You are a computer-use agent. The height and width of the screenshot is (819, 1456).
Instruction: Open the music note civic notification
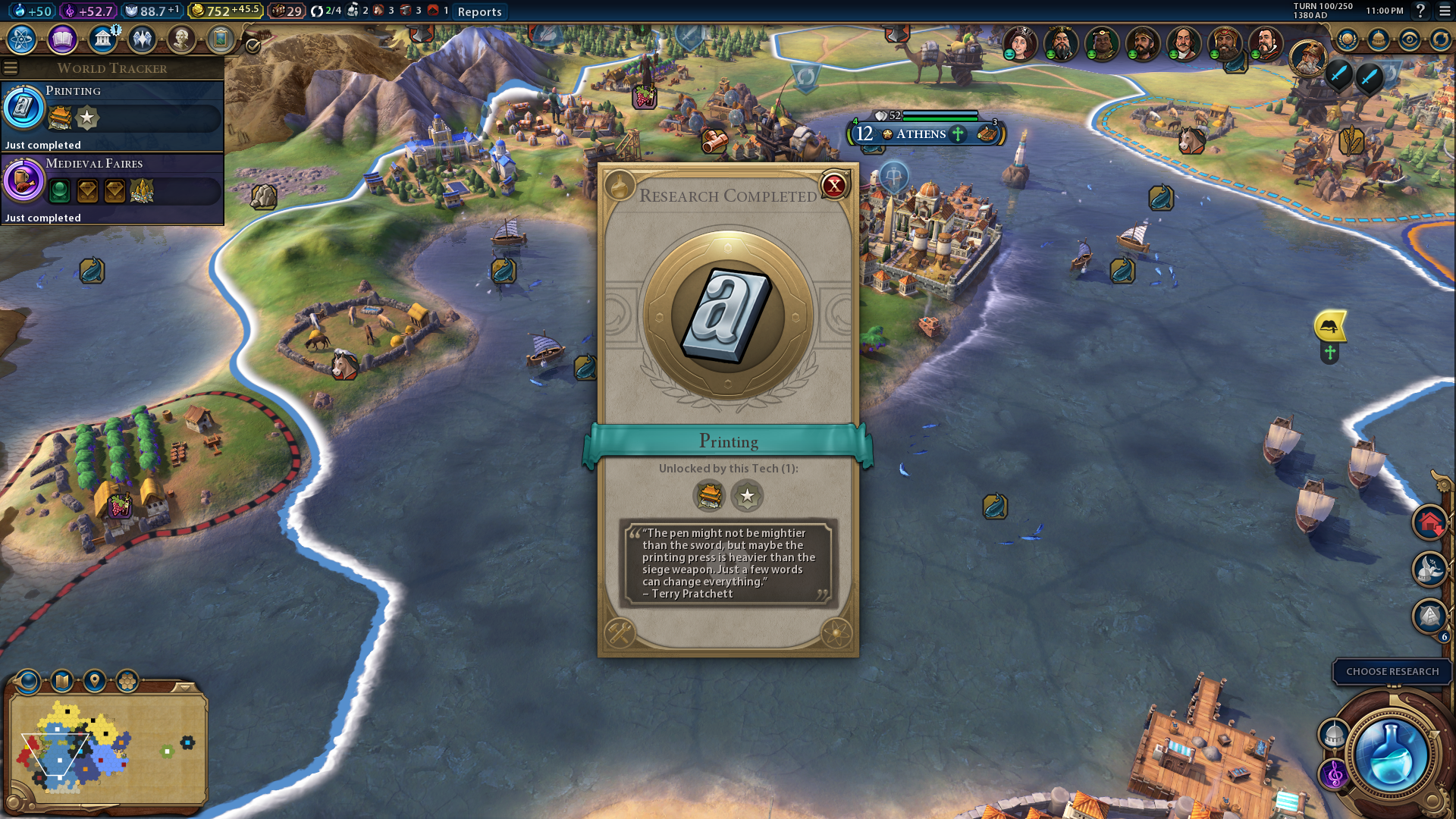1334,774
